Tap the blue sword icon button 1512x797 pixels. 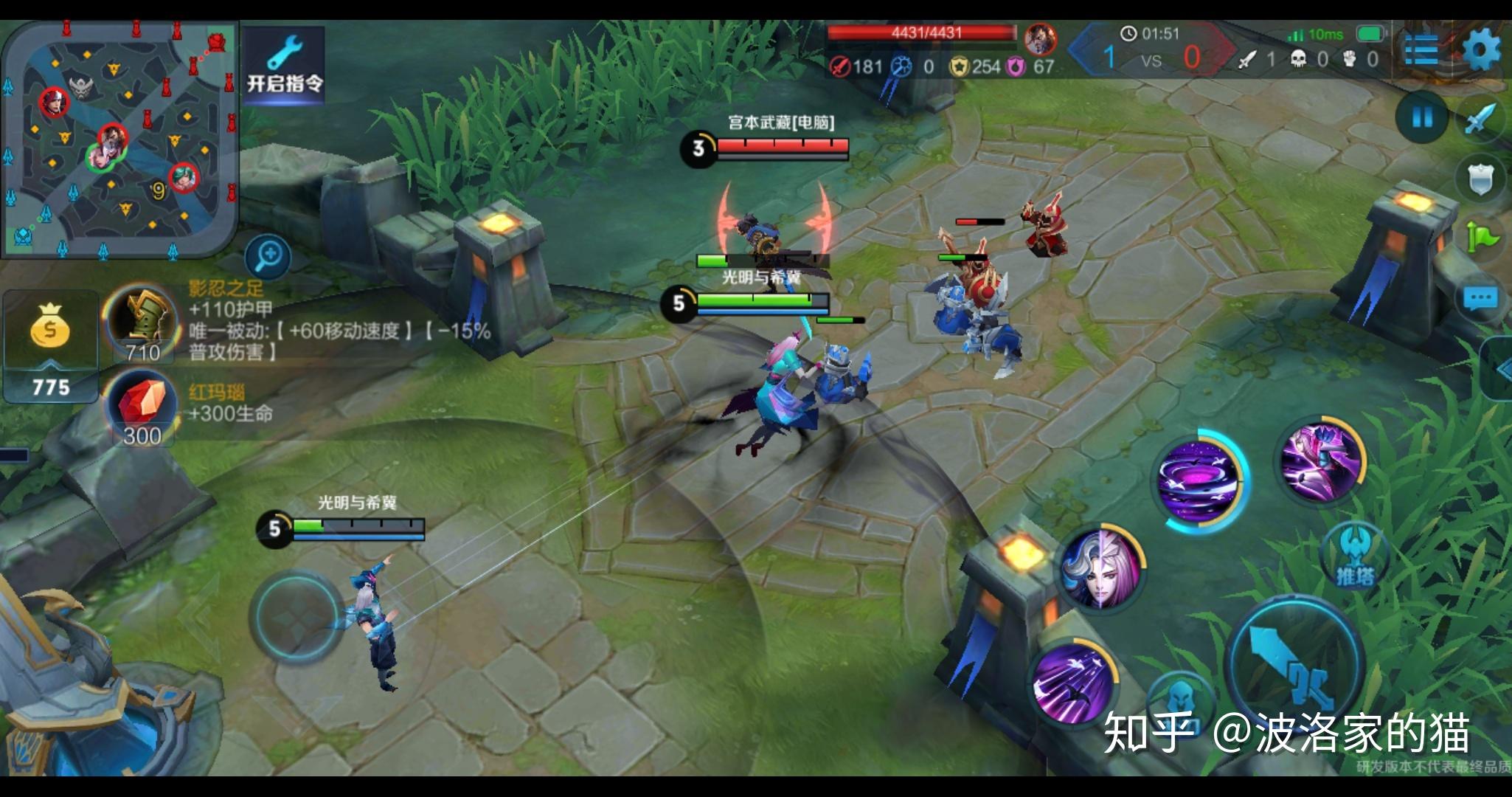(1481, 118)
